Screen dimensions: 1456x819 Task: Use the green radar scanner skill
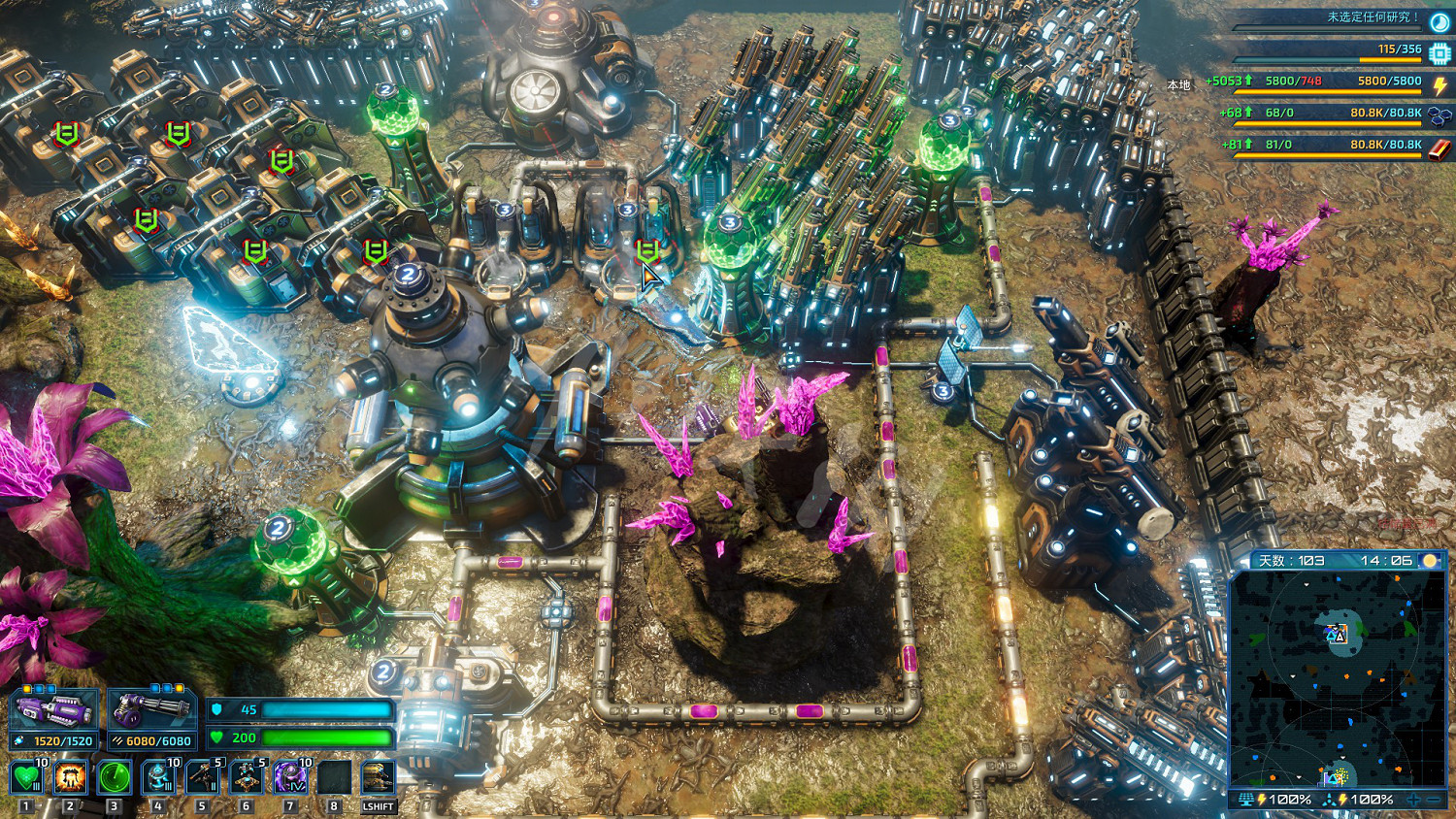click(x=115, y=777)
